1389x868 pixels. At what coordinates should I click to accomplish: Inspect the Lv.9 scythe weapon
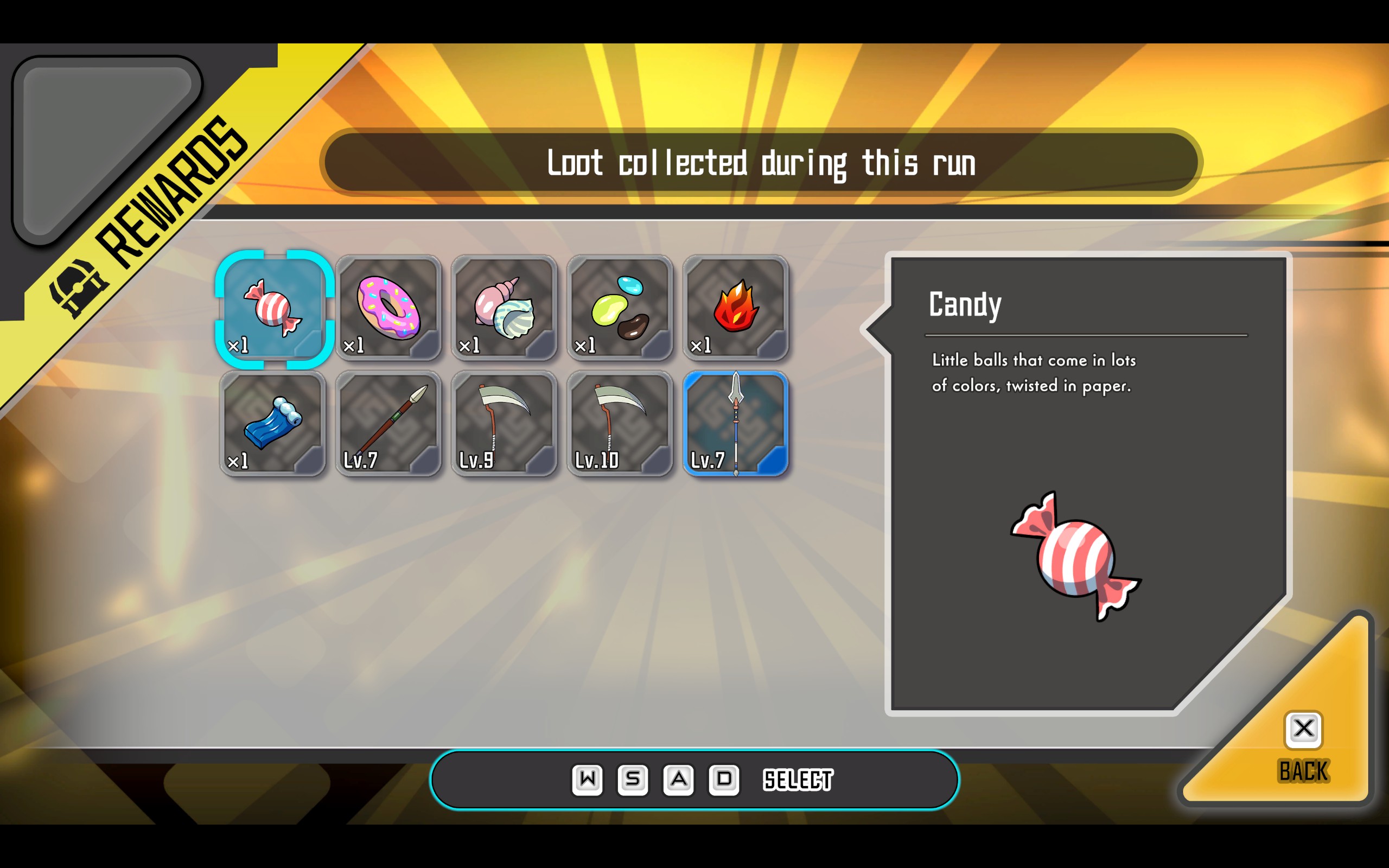point(504,424)
